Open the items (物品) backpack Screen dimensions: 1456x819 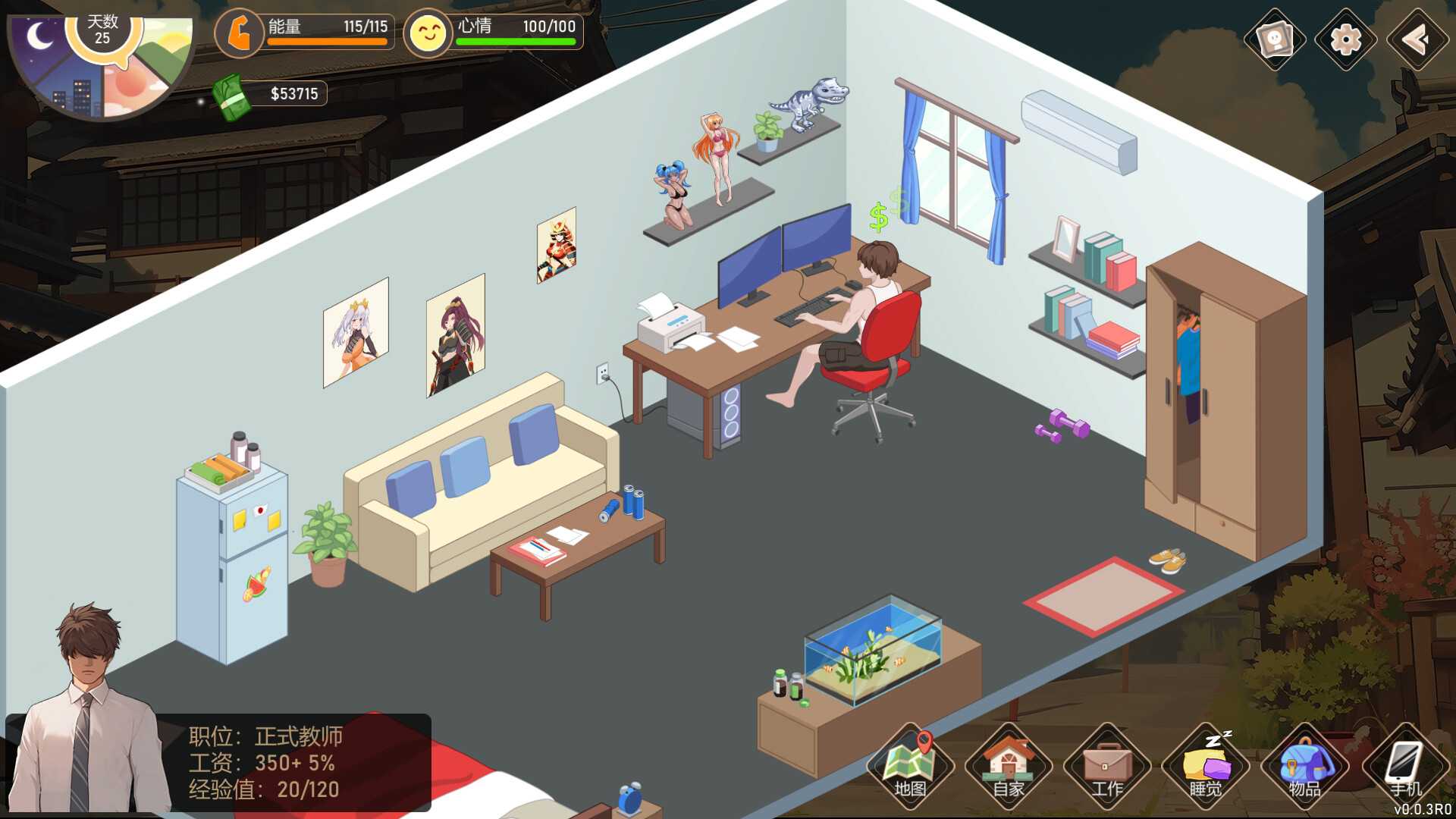pyautogui.click(x=1304, y=766)
